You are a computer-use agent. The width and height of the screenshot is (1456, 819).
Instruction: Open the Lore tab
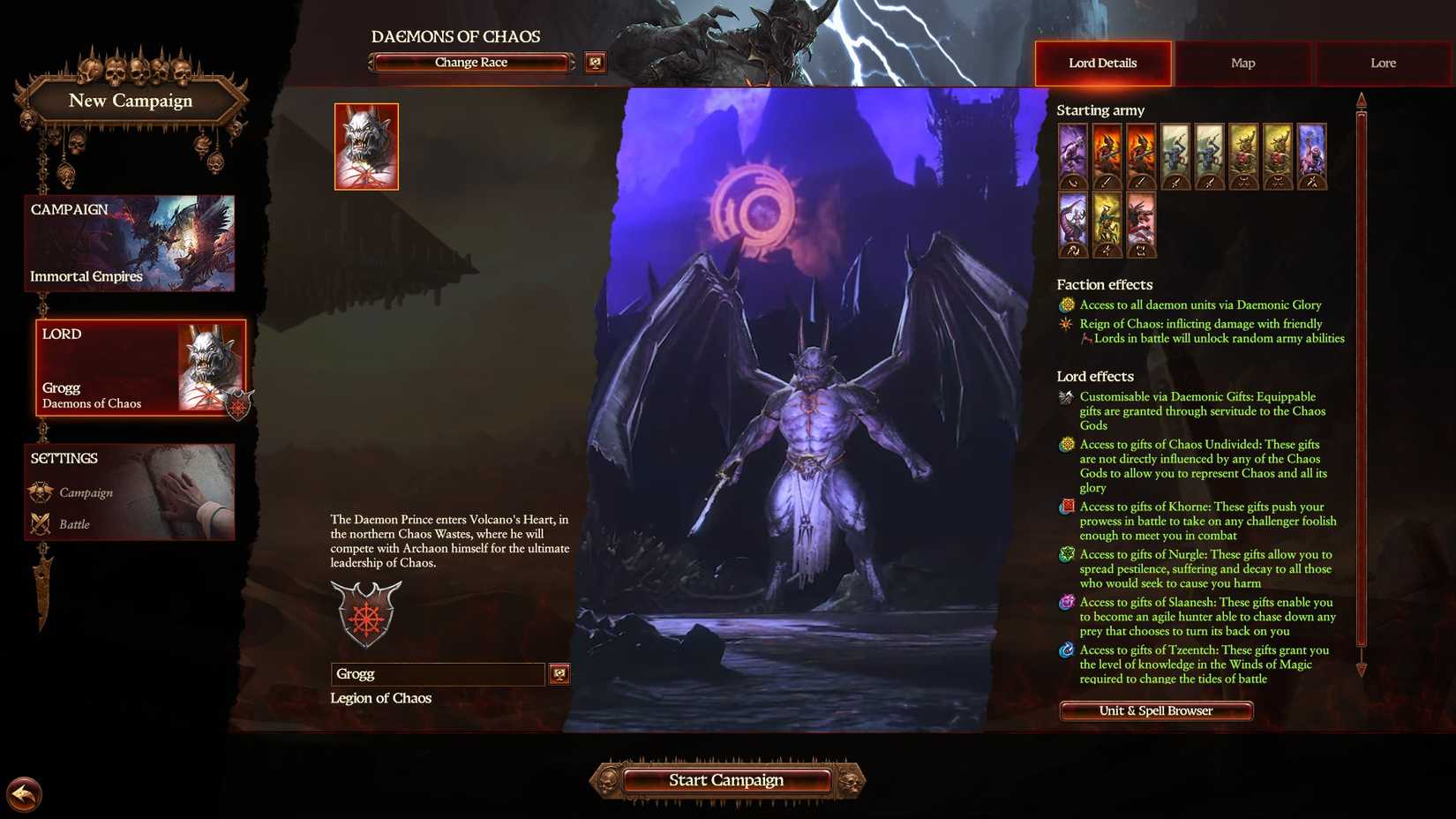[x=1382, y=63]
